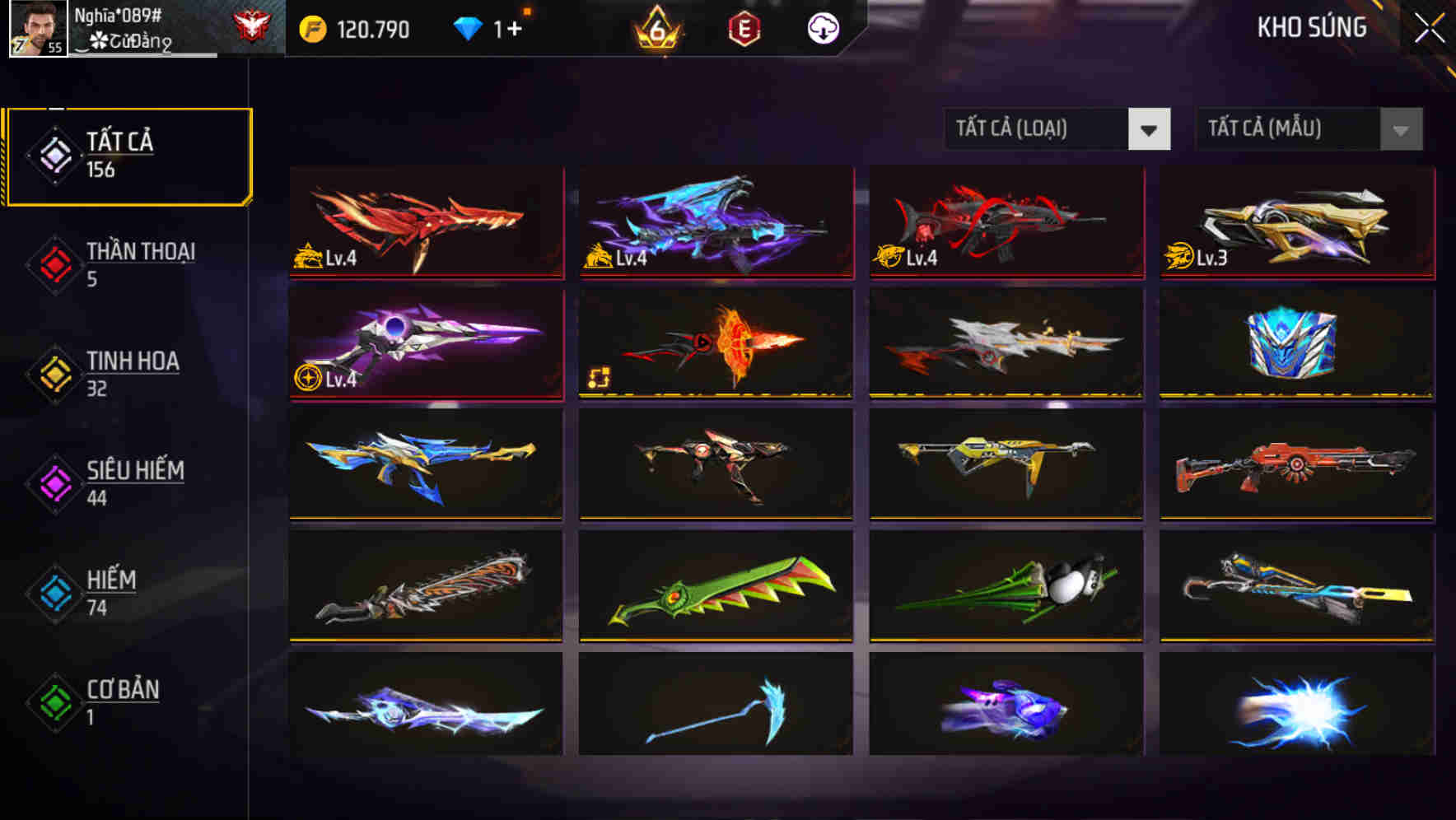Click the blue diamond currency icon
This screenshot has height=820, width=1456.
tap(469, 27)
